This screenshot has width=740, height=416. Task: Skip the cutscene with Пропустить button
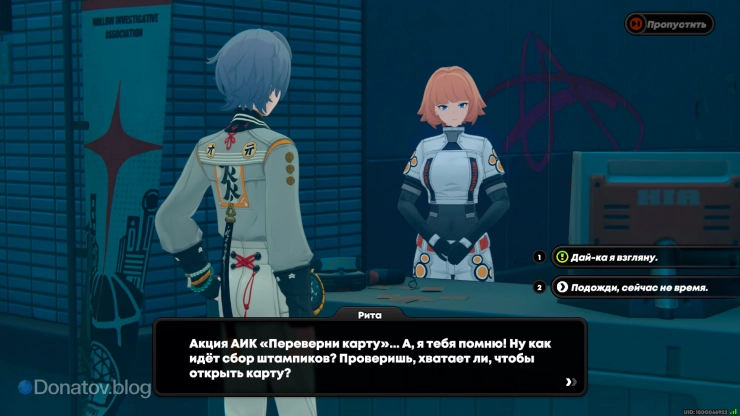(669, 24)
